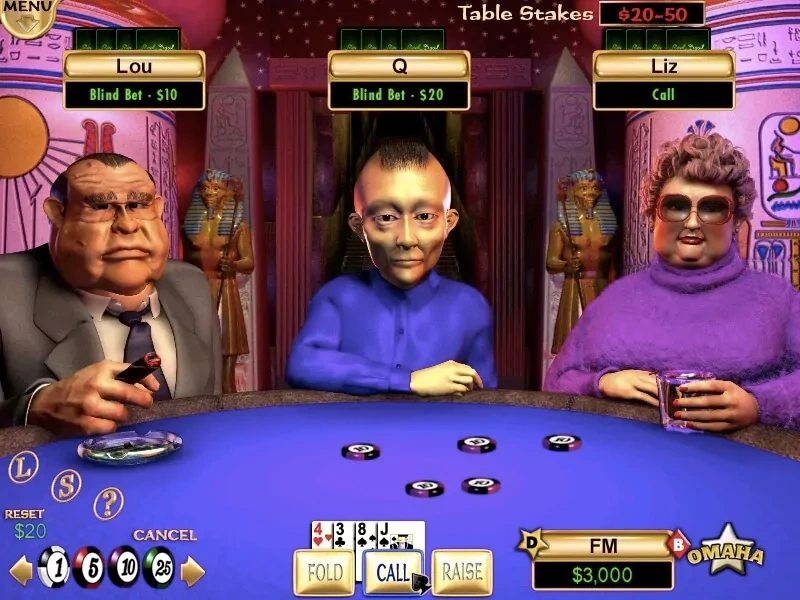Open help with the question mark
Screen dimensions: 800x600
108,502
